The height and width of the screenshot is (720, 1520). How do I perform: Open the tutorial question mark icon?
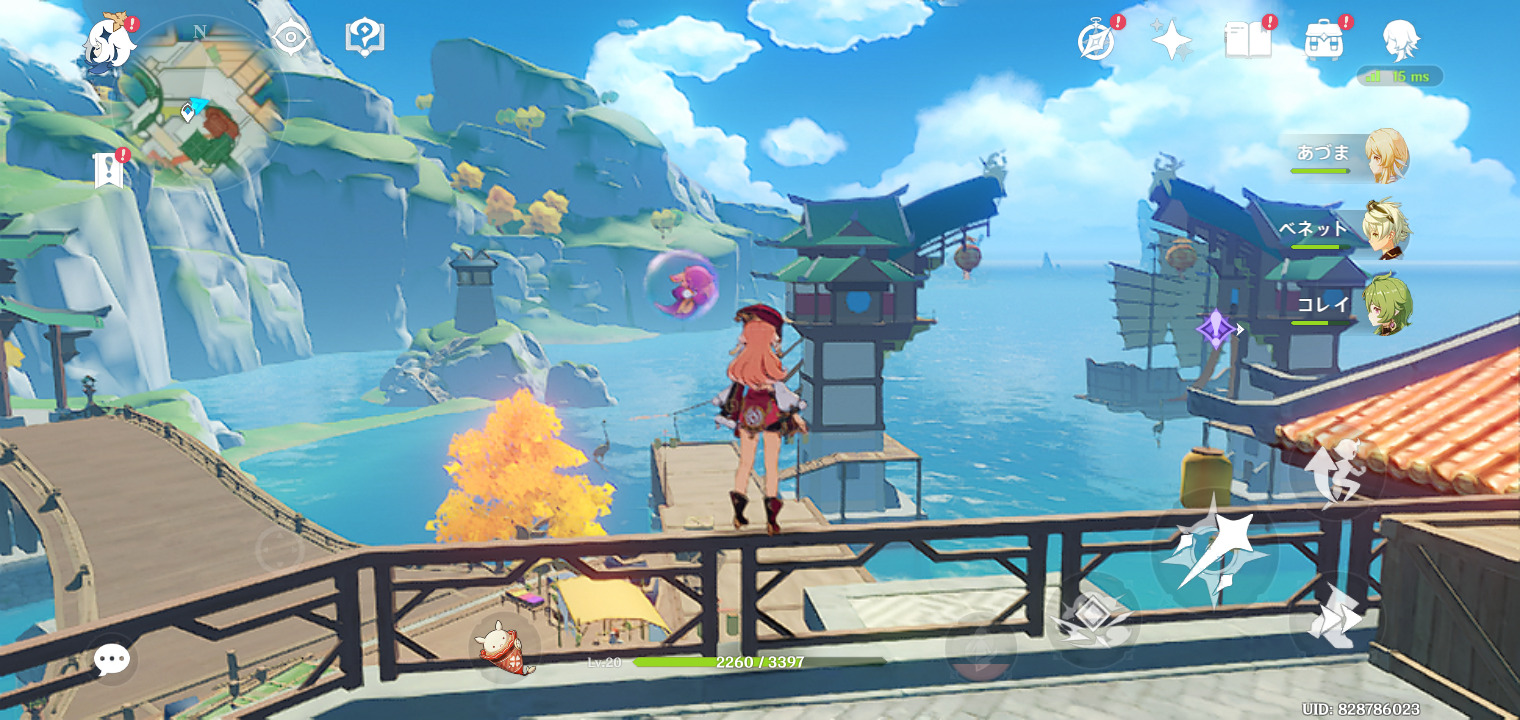[365, 38]
